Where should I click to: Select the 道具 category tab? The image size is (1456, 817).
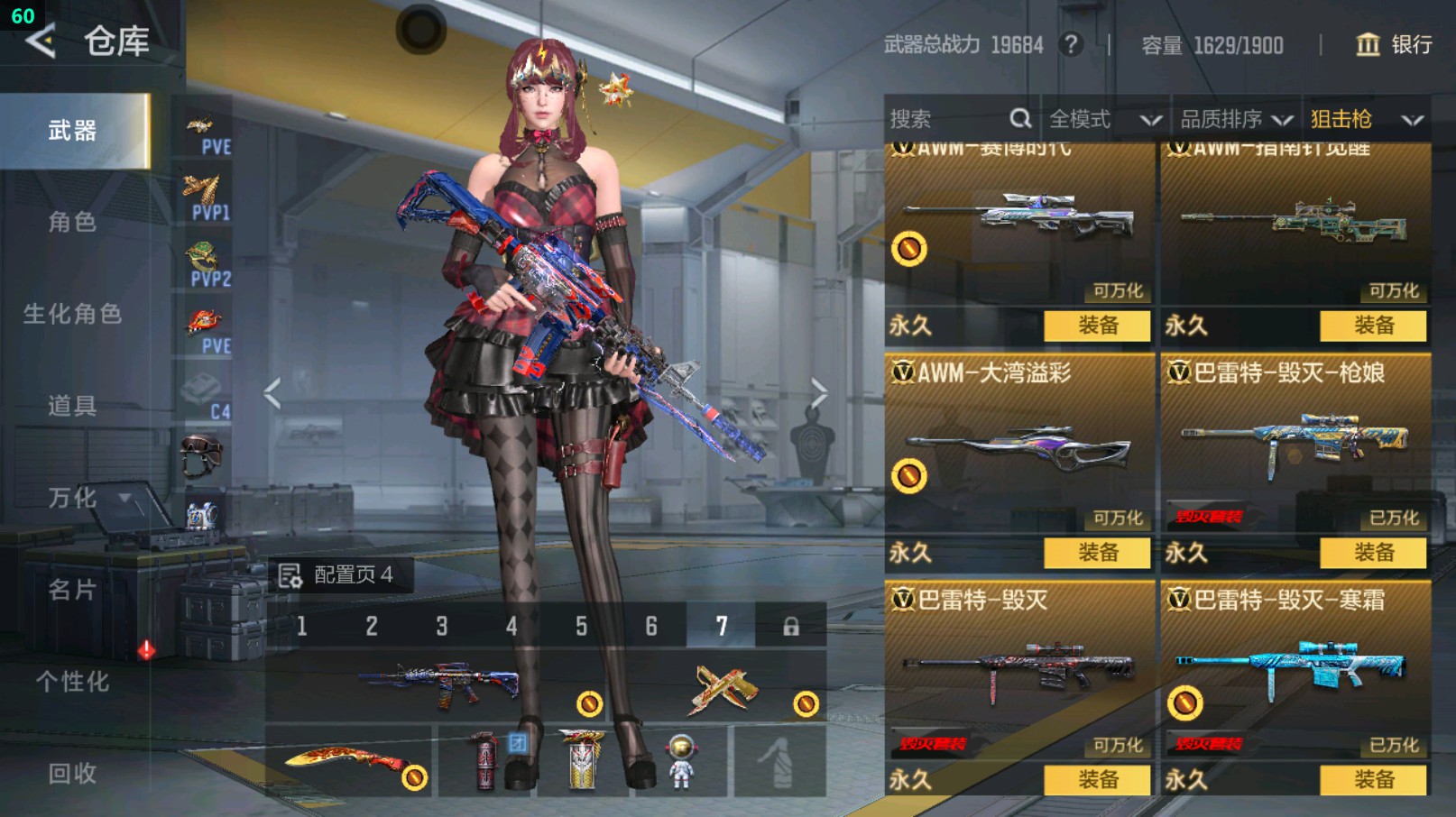pos(72,406)
